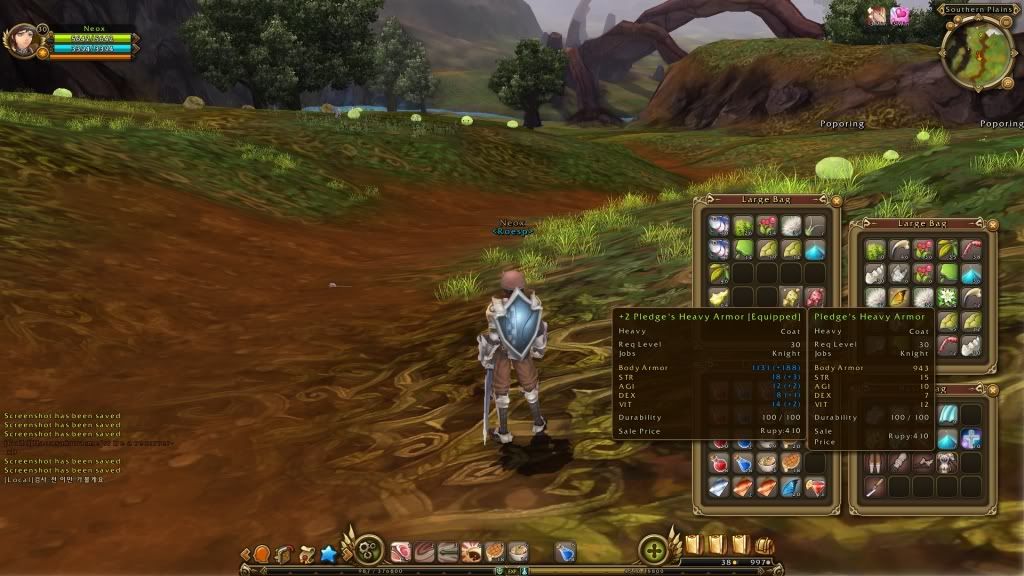Click the blue star menu icon
1024x576 pixels.
tap(329, 553)
